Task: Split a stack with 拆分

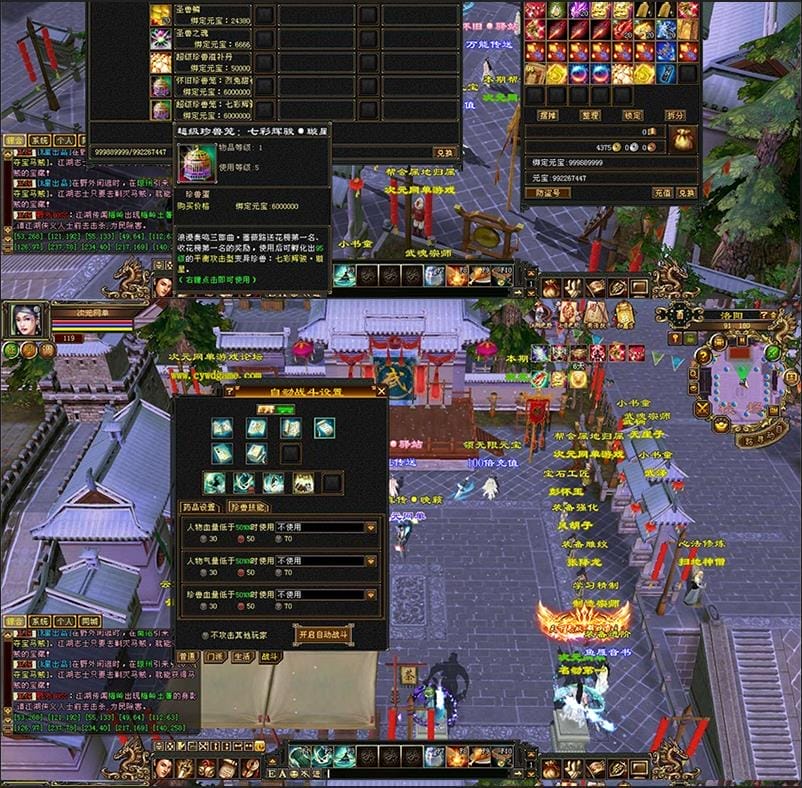Action: 676,115
